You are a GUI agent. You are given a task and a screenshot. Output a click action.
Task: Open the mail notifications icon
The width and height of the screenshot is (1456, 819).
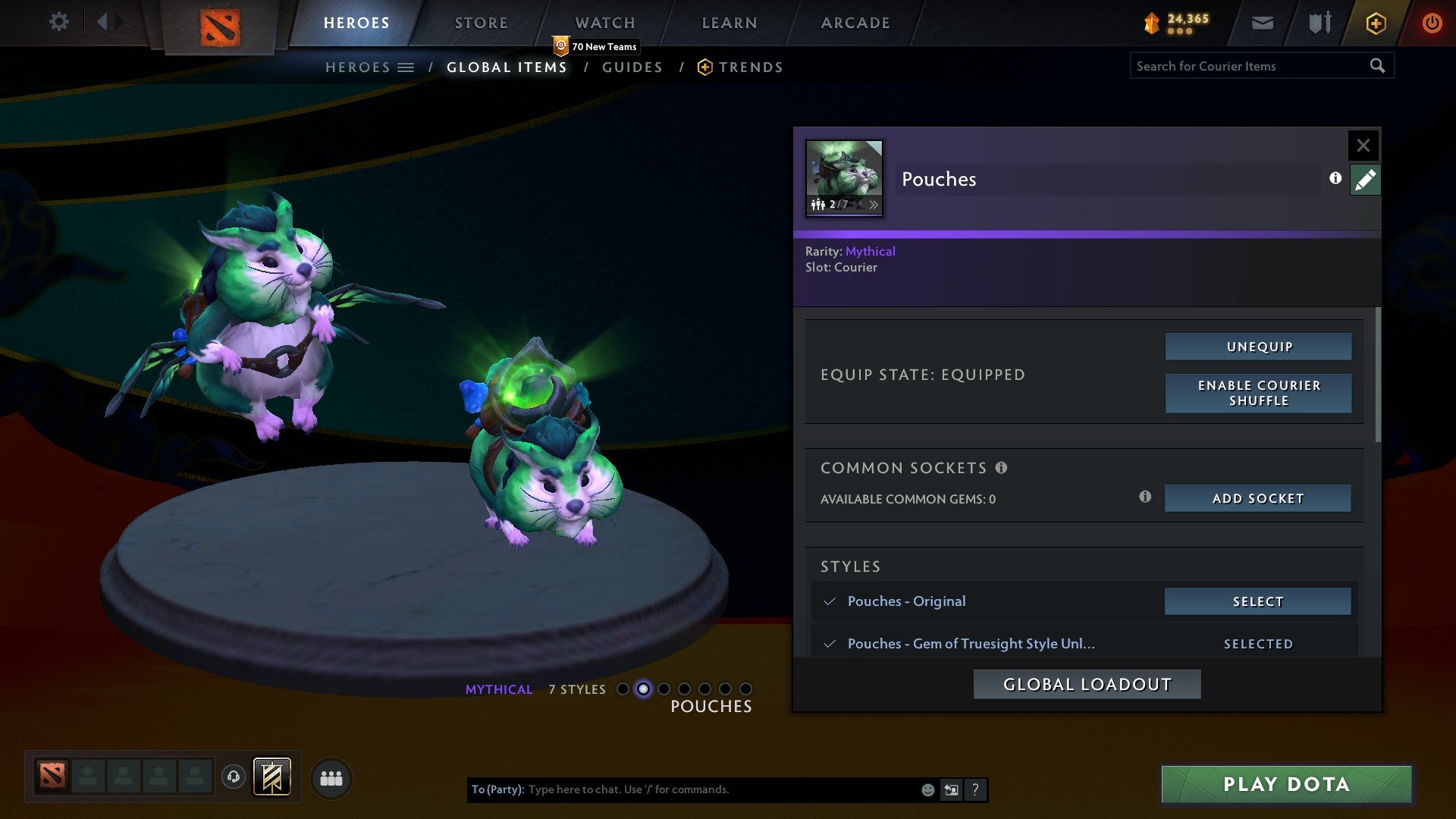point(1263,23)
